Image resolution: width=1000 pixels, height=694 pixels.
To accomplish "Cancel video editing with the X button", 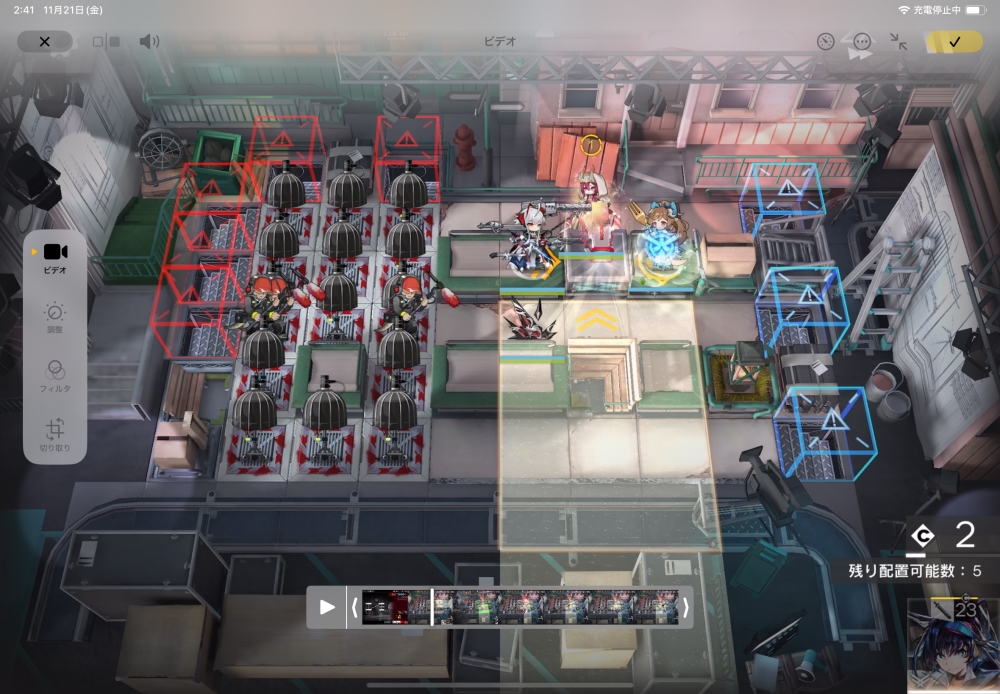I will (x=44, y=41).
